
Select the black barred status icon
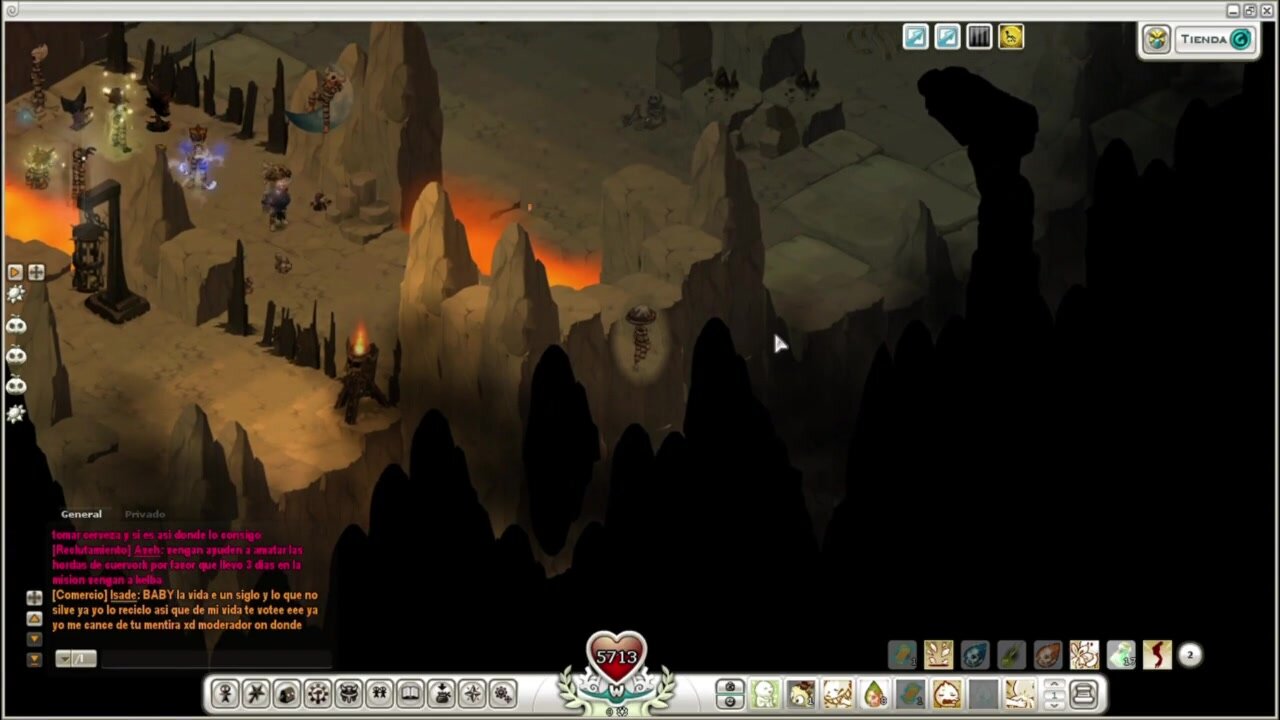click(x=979, y=37)
